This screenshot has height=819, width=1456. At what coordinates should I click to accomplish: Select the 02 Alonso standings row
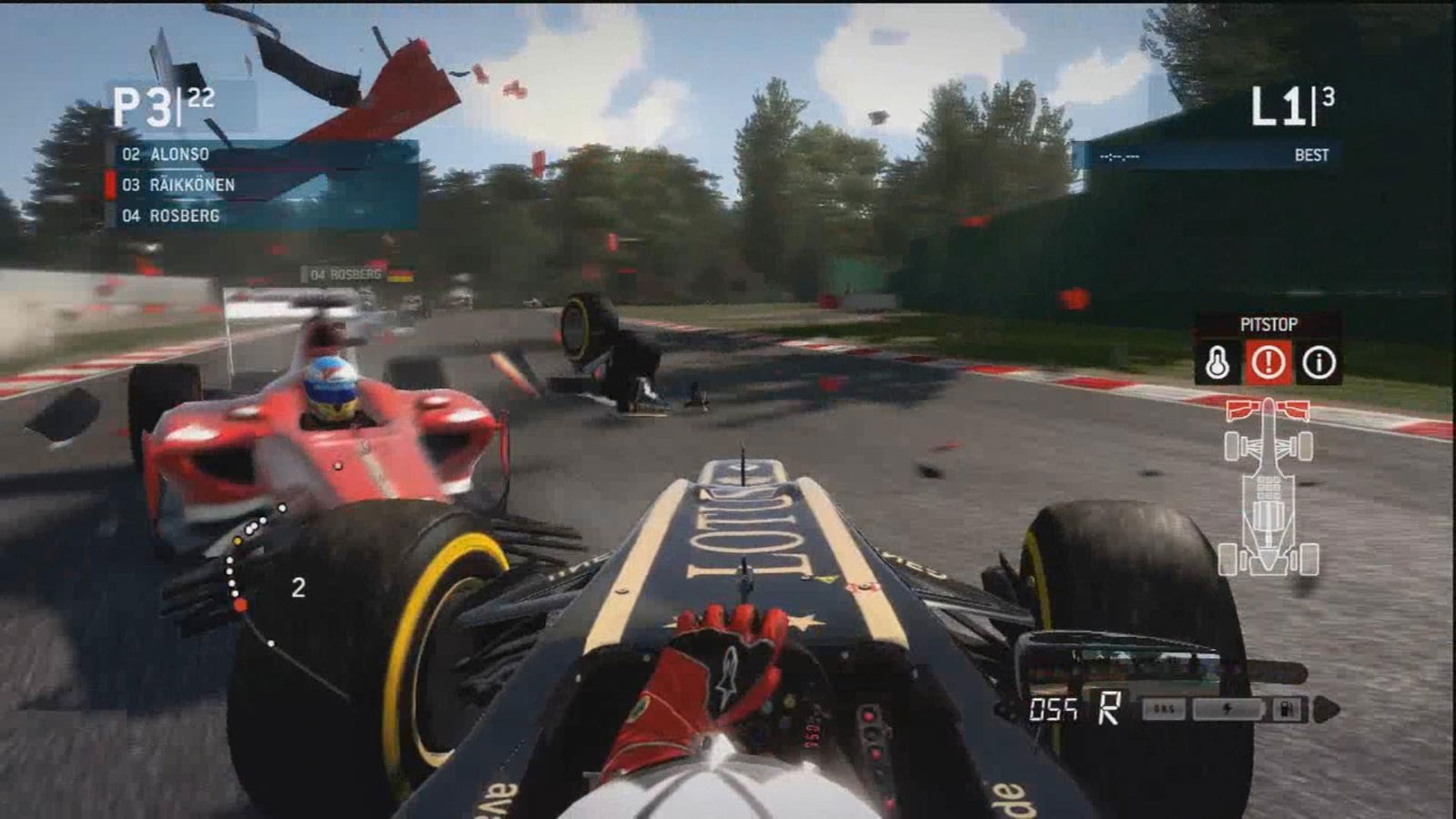[264, 155]
